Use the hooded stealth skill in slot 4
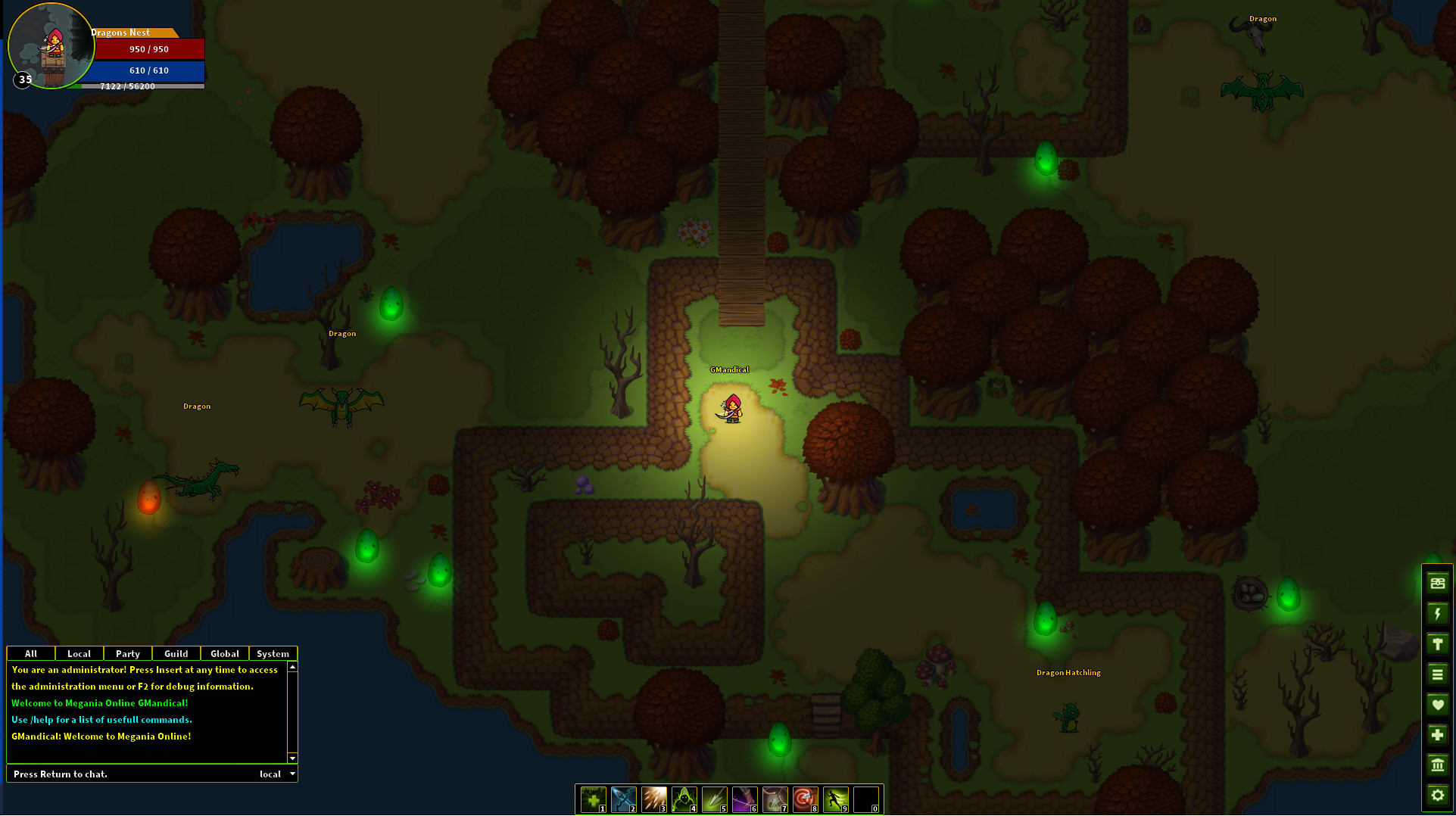The image size is (1456, 816). click(x=684, y=799)
